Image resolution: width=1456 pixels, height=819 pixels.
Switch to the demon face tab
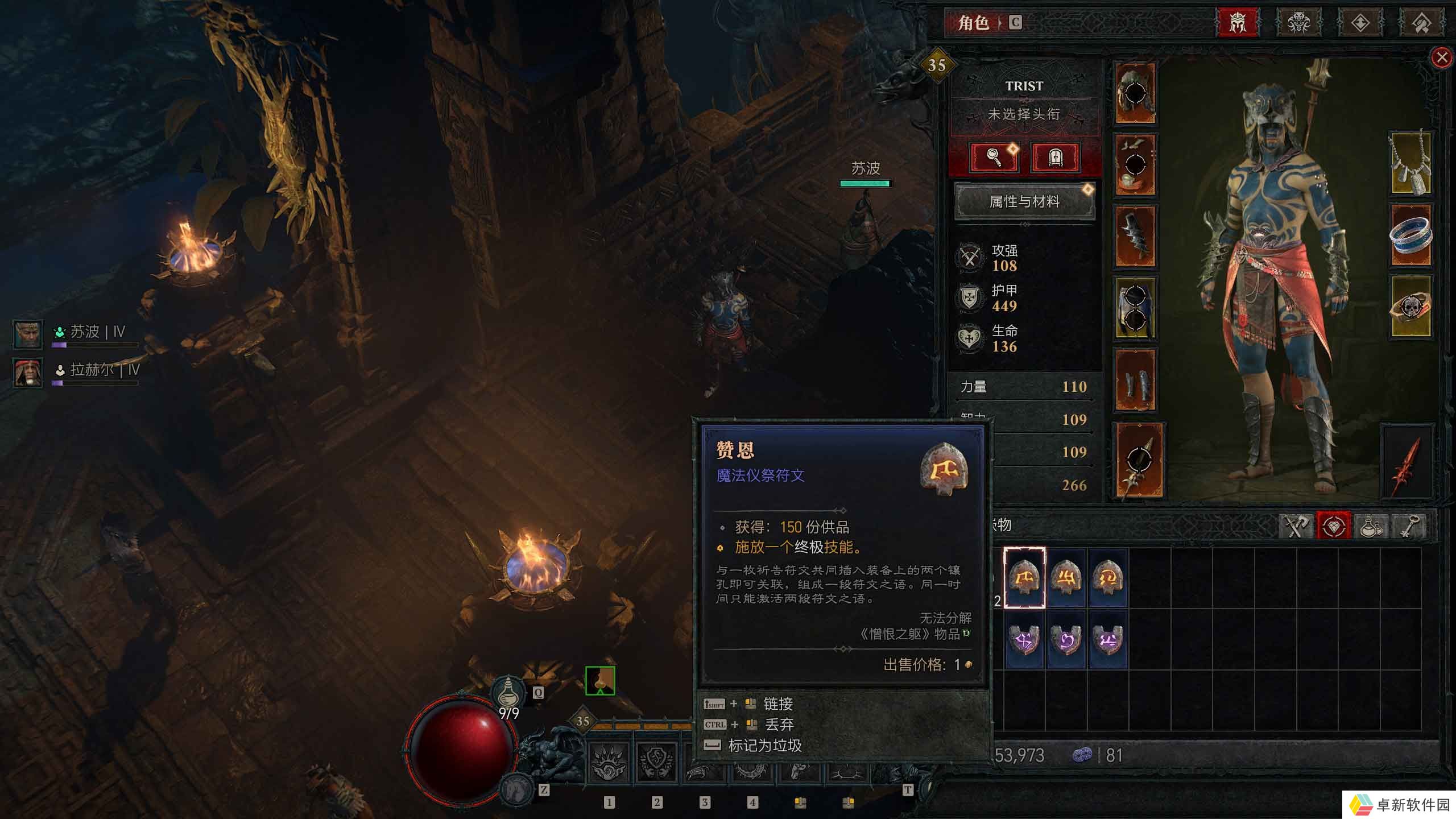(x=1298, y=23)
